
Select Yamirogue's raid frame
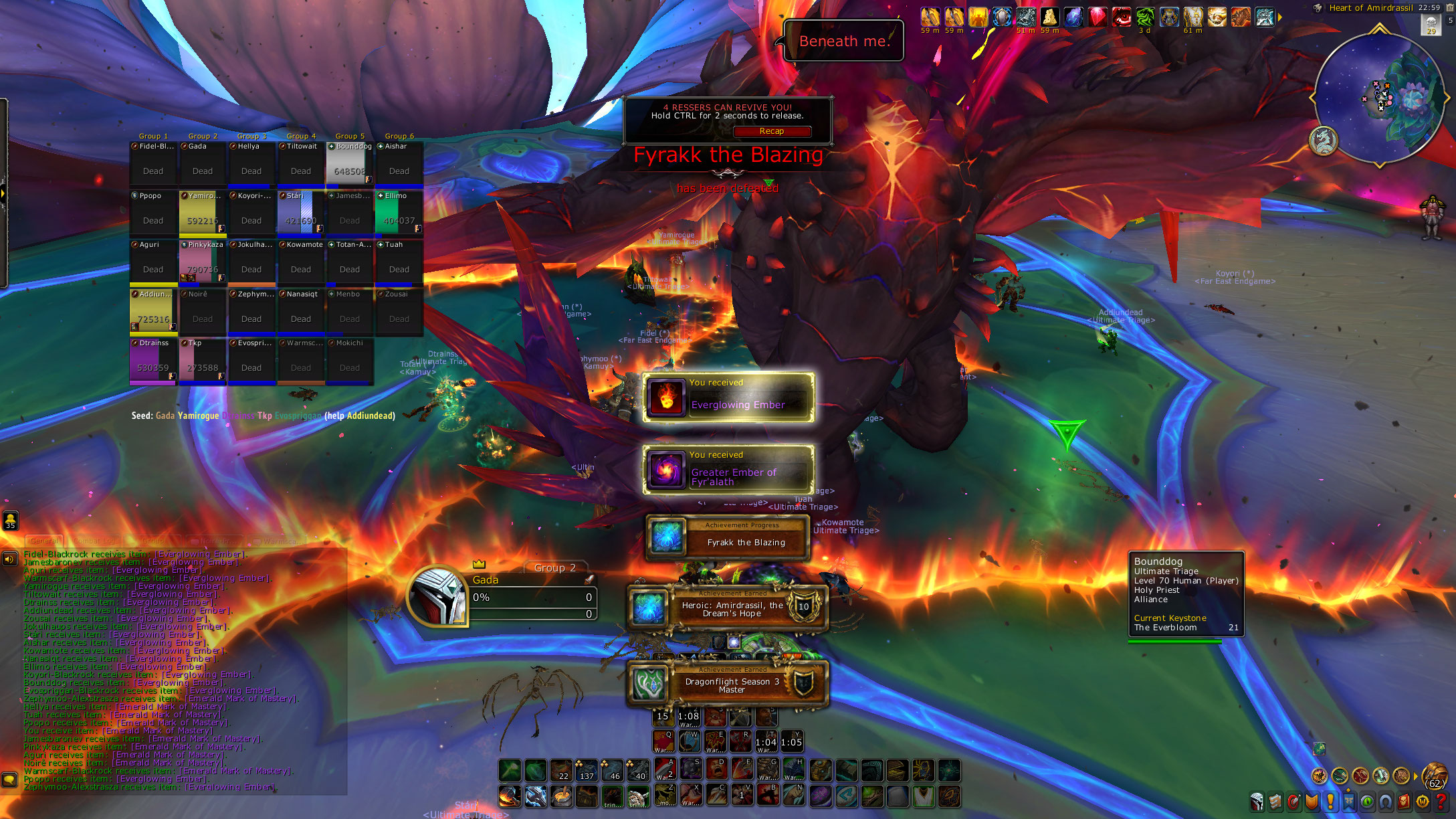click(x=203, y=212)
